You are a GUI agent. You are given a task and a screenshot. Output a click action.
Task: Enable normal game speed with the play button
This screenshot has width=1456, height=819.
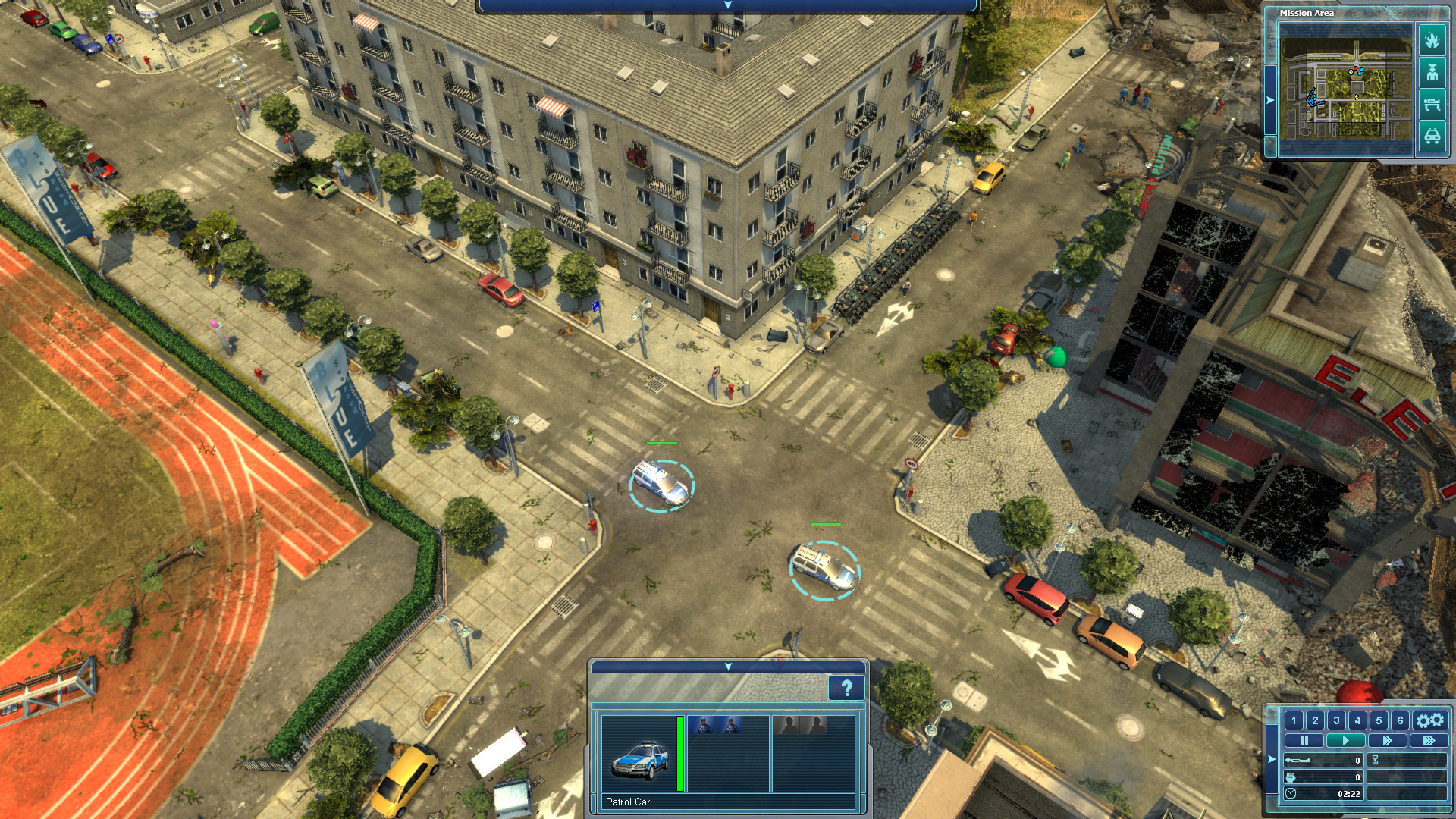(1346, 741)
